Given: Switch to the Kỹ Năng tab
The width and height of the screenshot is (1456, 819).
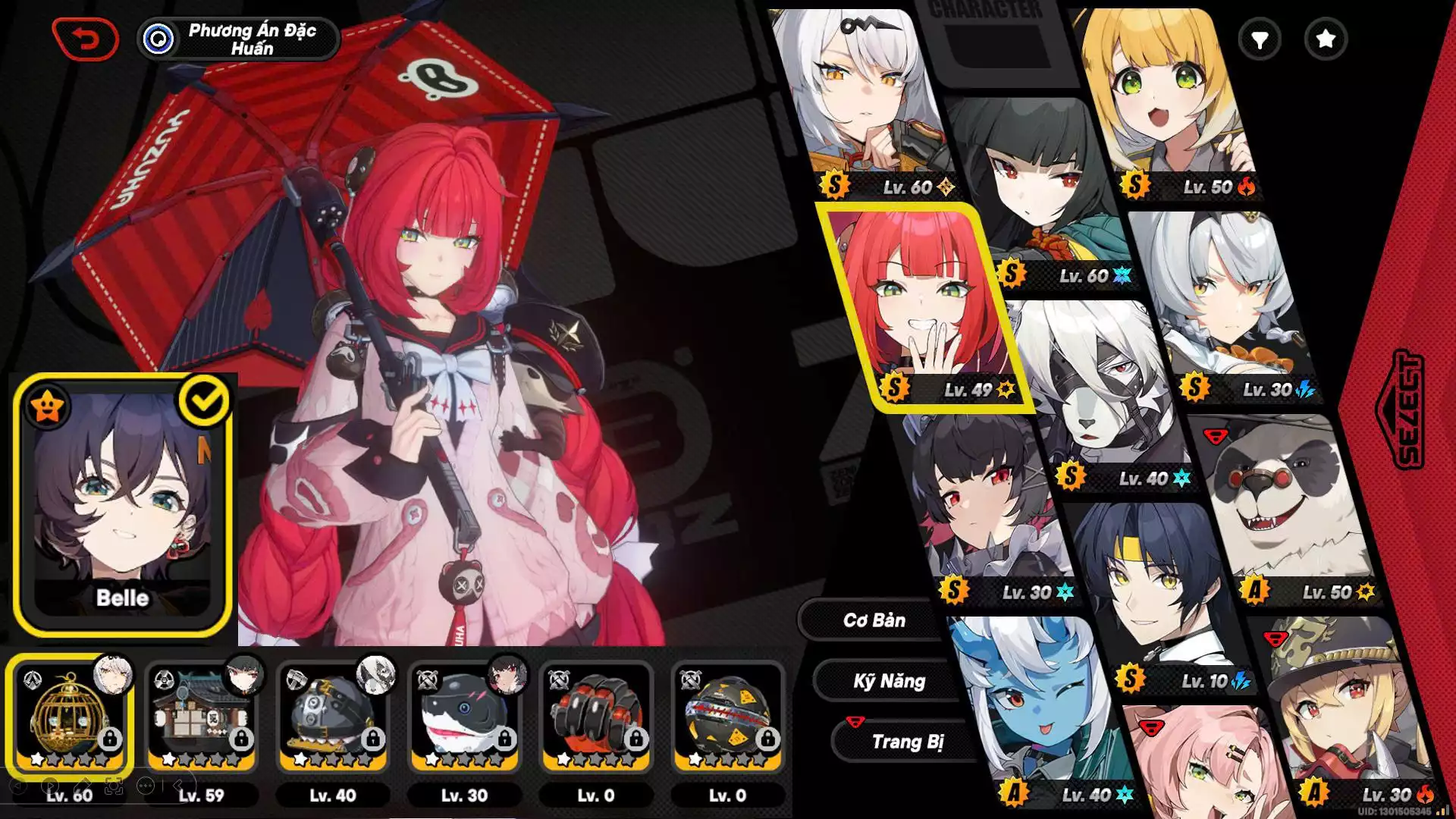Looking at the screenshot, I should [x=889, y=681].
